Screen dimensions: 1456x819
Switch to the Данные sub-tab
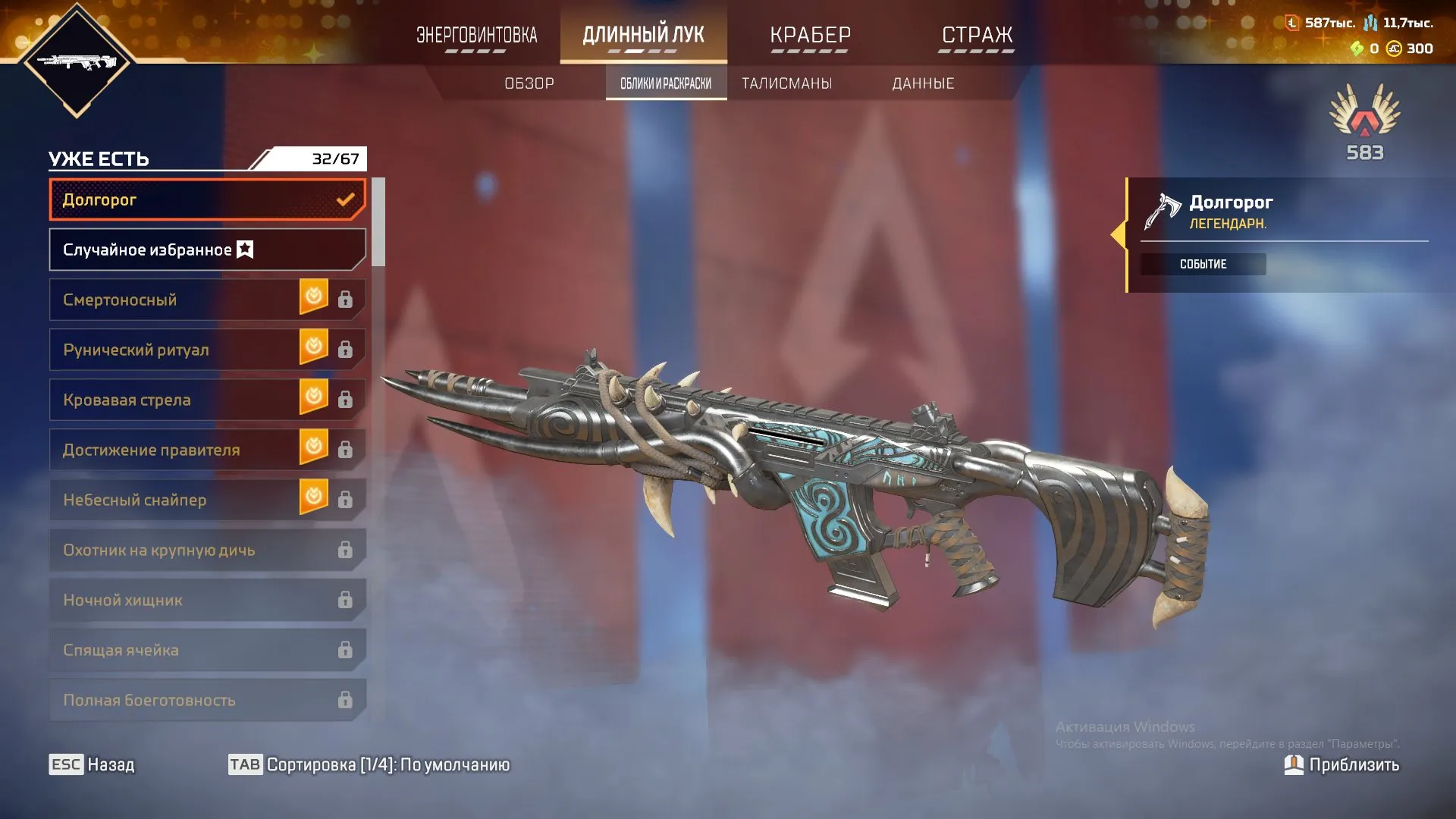click(923, 83)
